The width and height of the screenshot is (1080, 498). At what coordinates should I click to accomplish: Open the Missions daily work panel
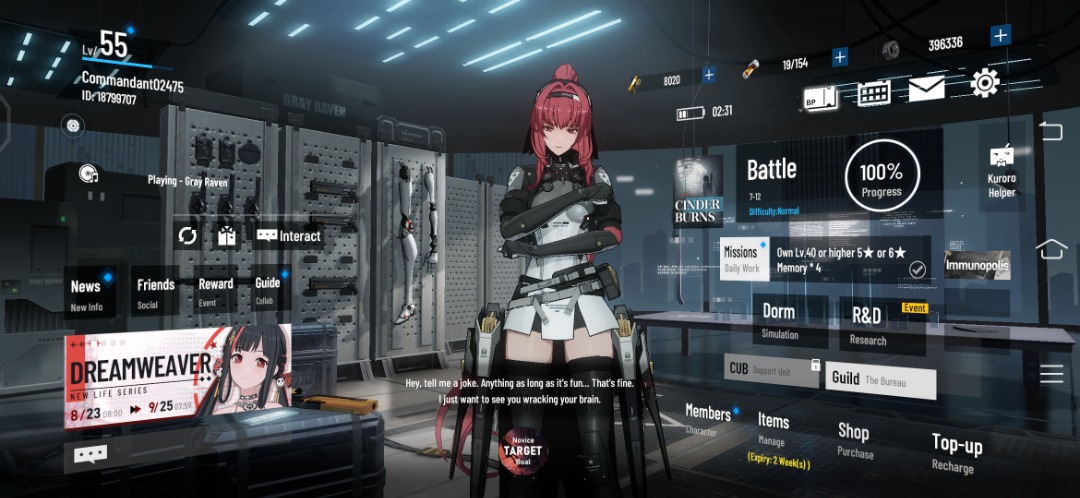(741, 259)
